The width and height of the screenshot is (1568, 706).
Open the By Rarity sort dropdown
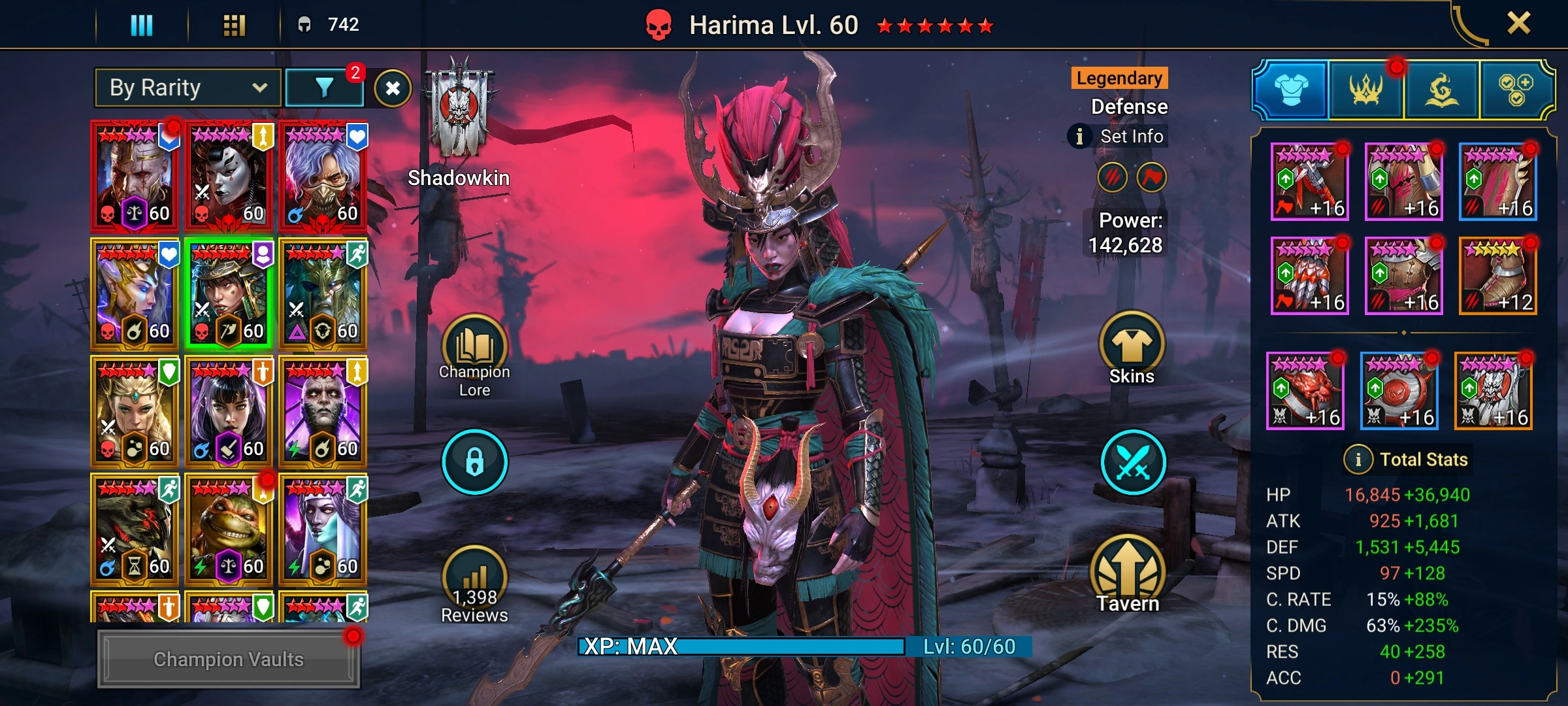tap(188, 88)
